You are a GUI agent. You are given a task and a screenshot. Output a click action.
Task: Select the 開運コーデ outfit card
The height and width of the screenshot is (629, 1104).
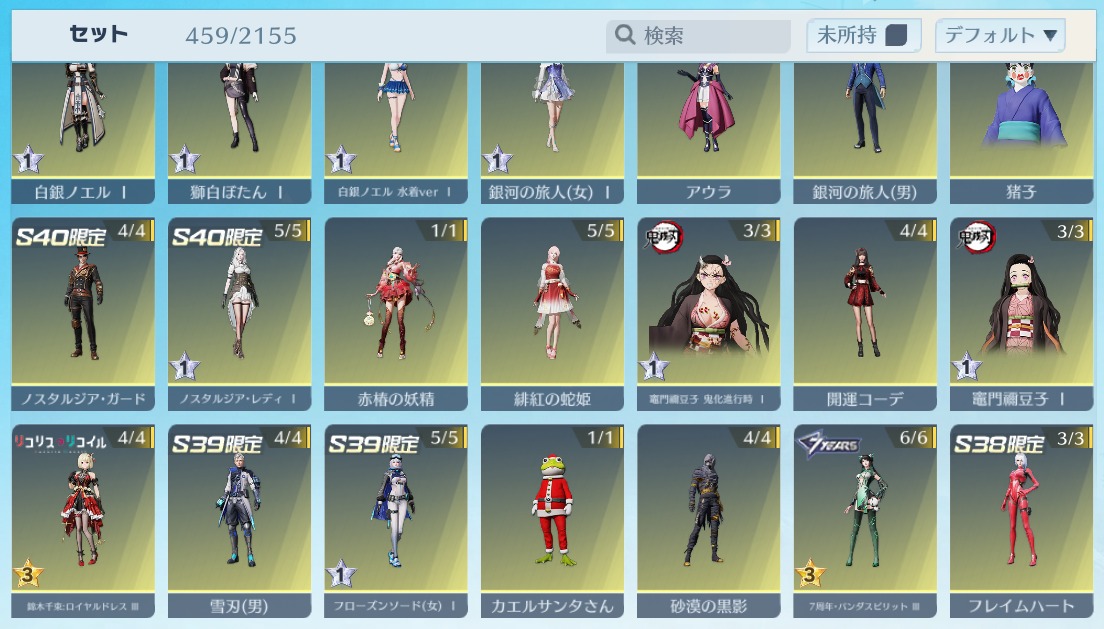[865, 312]
